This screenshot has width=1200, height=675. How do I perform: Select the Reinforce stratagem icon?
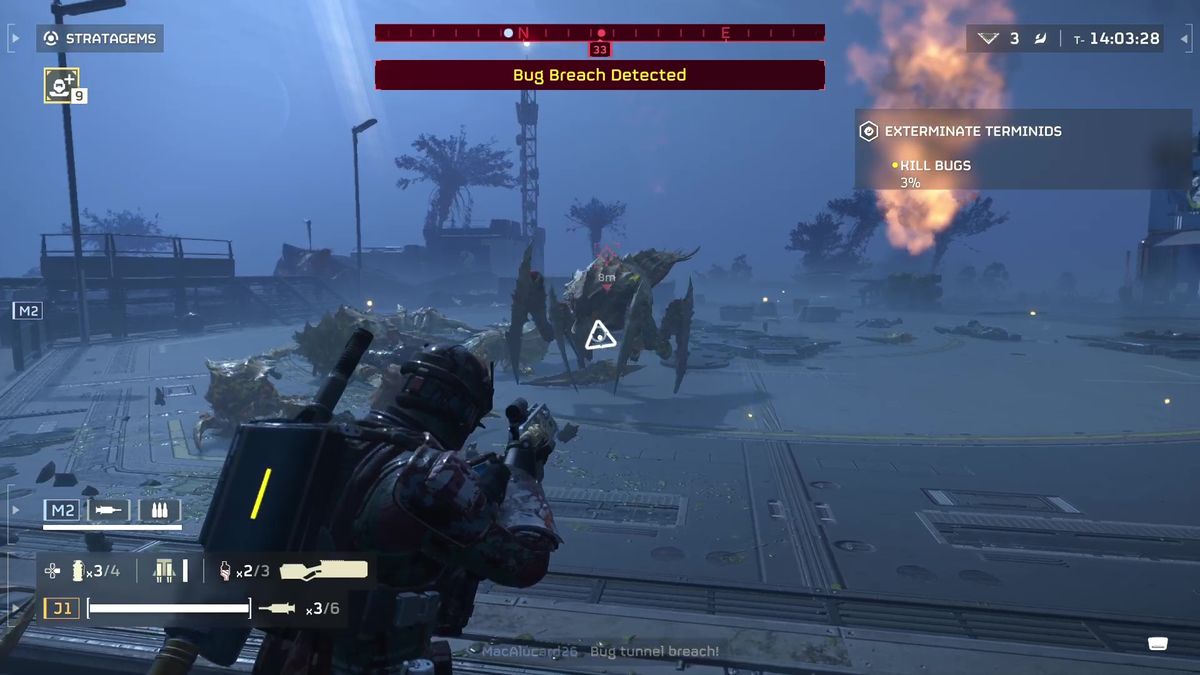[x=61, y=85]
